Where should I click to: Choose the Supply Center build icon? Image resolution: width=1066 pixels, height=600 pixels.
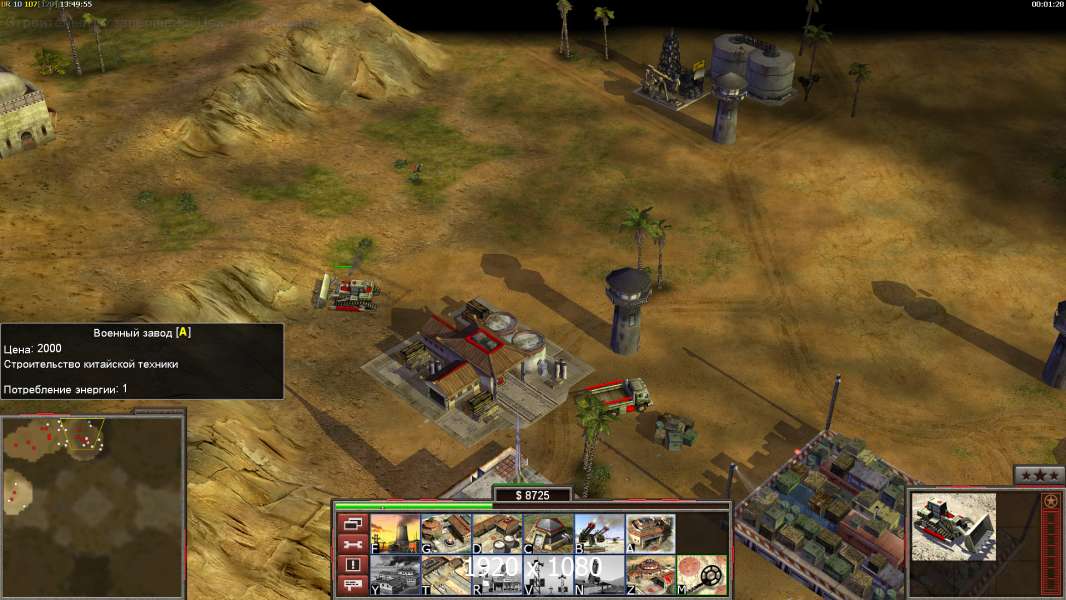point(497,534)
